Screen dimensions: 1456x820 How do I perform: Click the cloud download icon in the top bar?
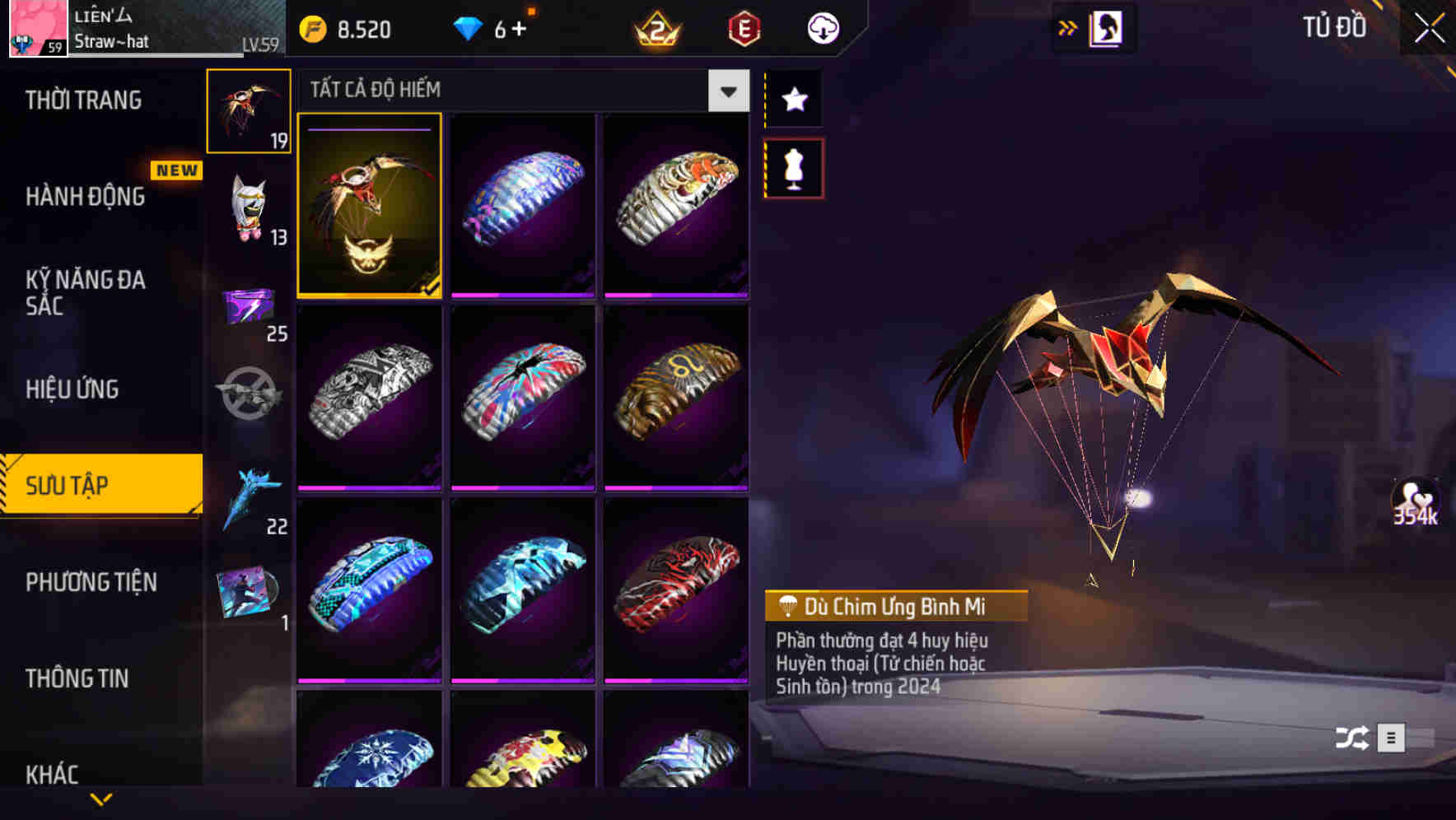pos(822,27)
